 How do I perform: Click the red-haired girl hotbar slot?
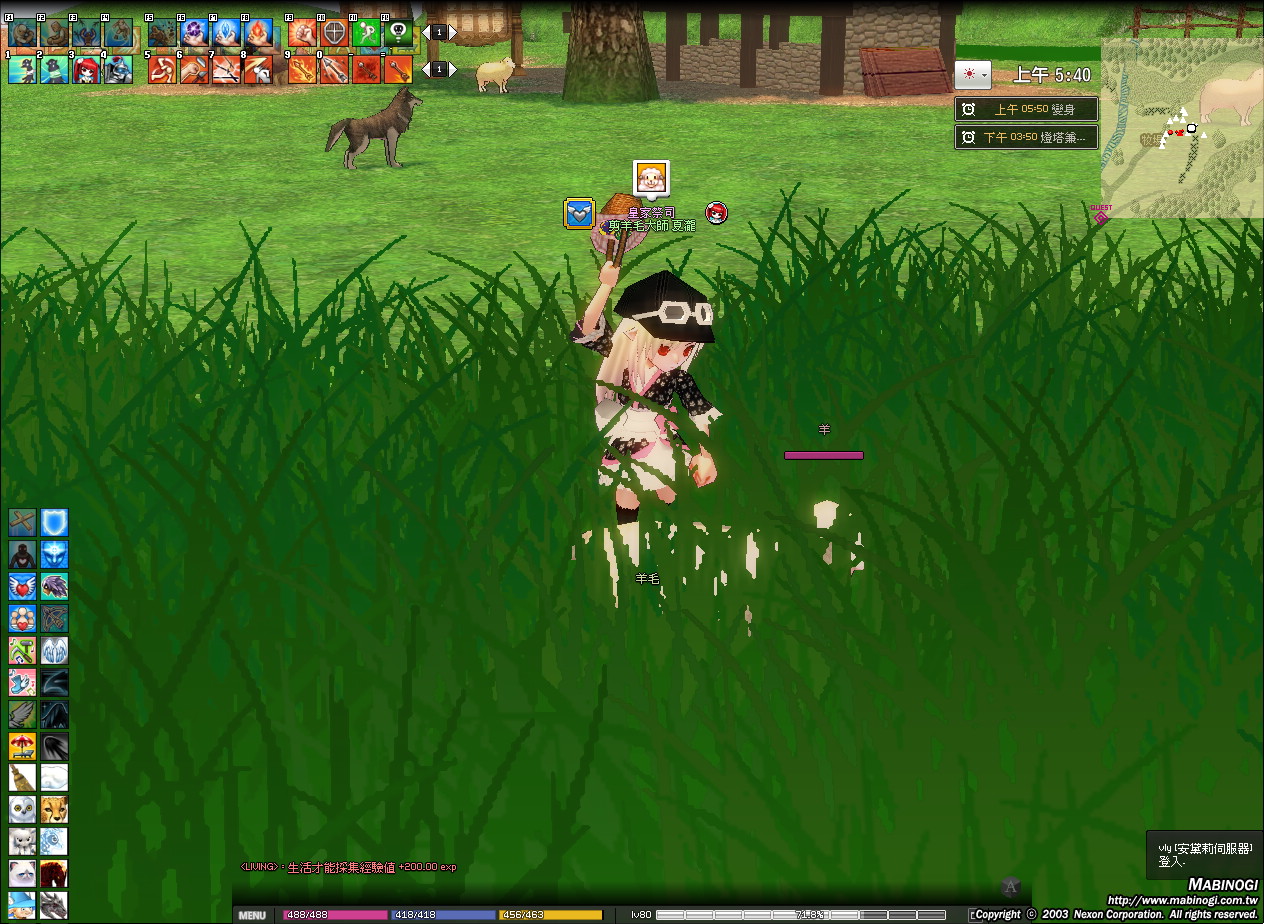(86, 70)
